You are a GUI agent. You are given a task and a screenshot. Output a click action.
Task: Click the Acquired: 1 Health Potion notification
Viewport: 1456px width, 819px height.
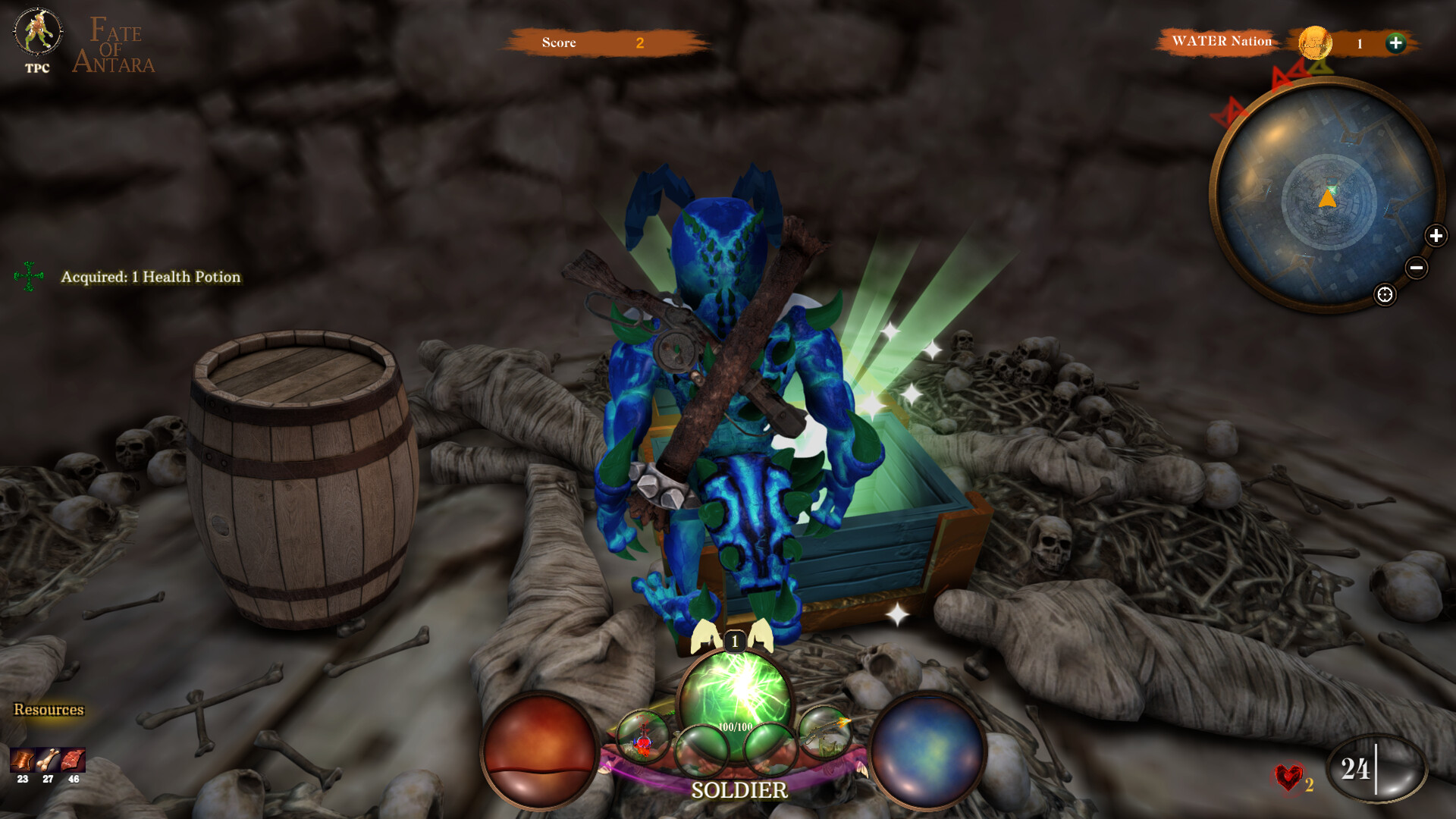pos(150,278)
